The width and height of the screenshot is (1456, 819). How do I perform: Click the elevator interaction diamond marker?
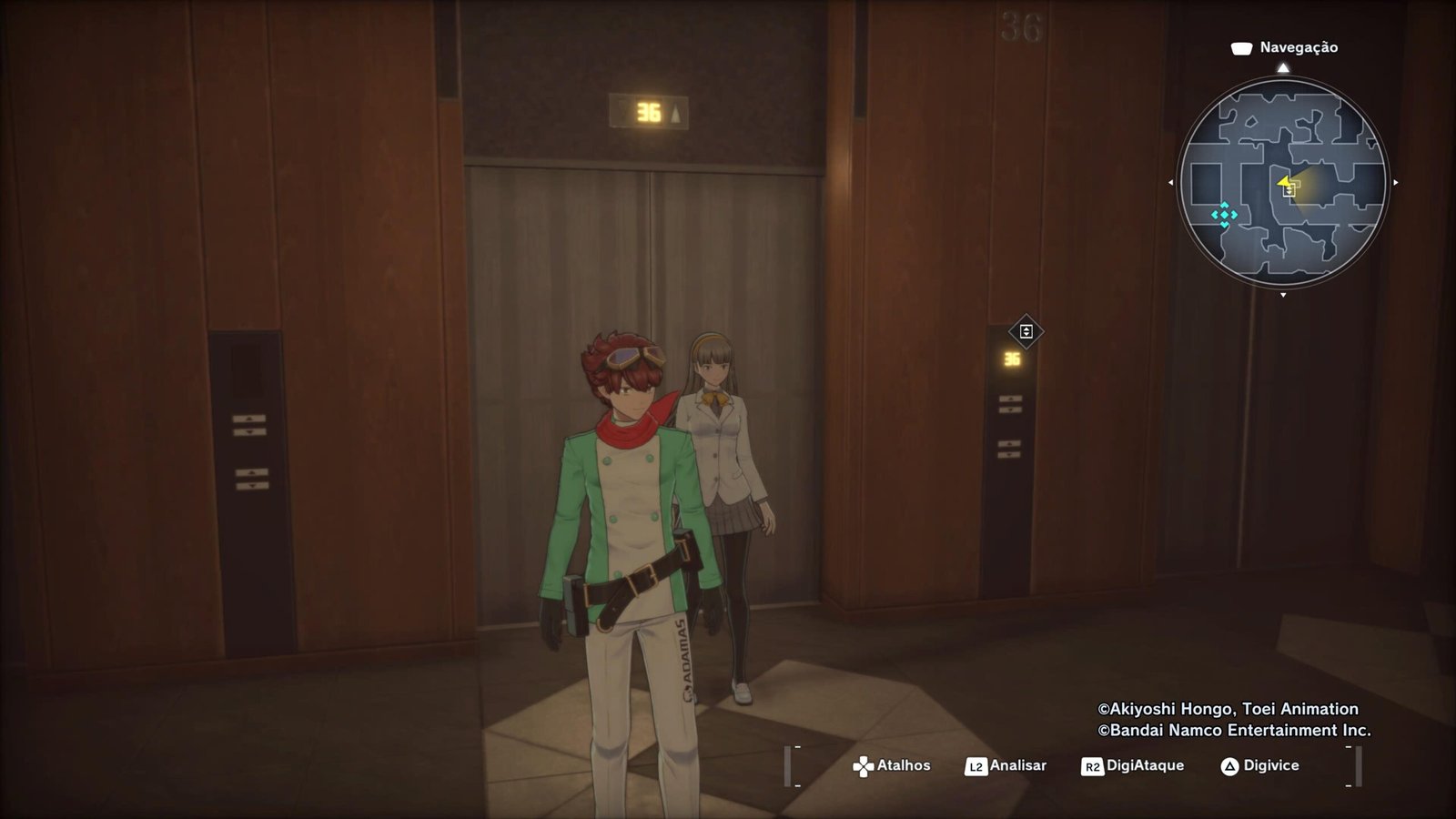[1026, 331]
